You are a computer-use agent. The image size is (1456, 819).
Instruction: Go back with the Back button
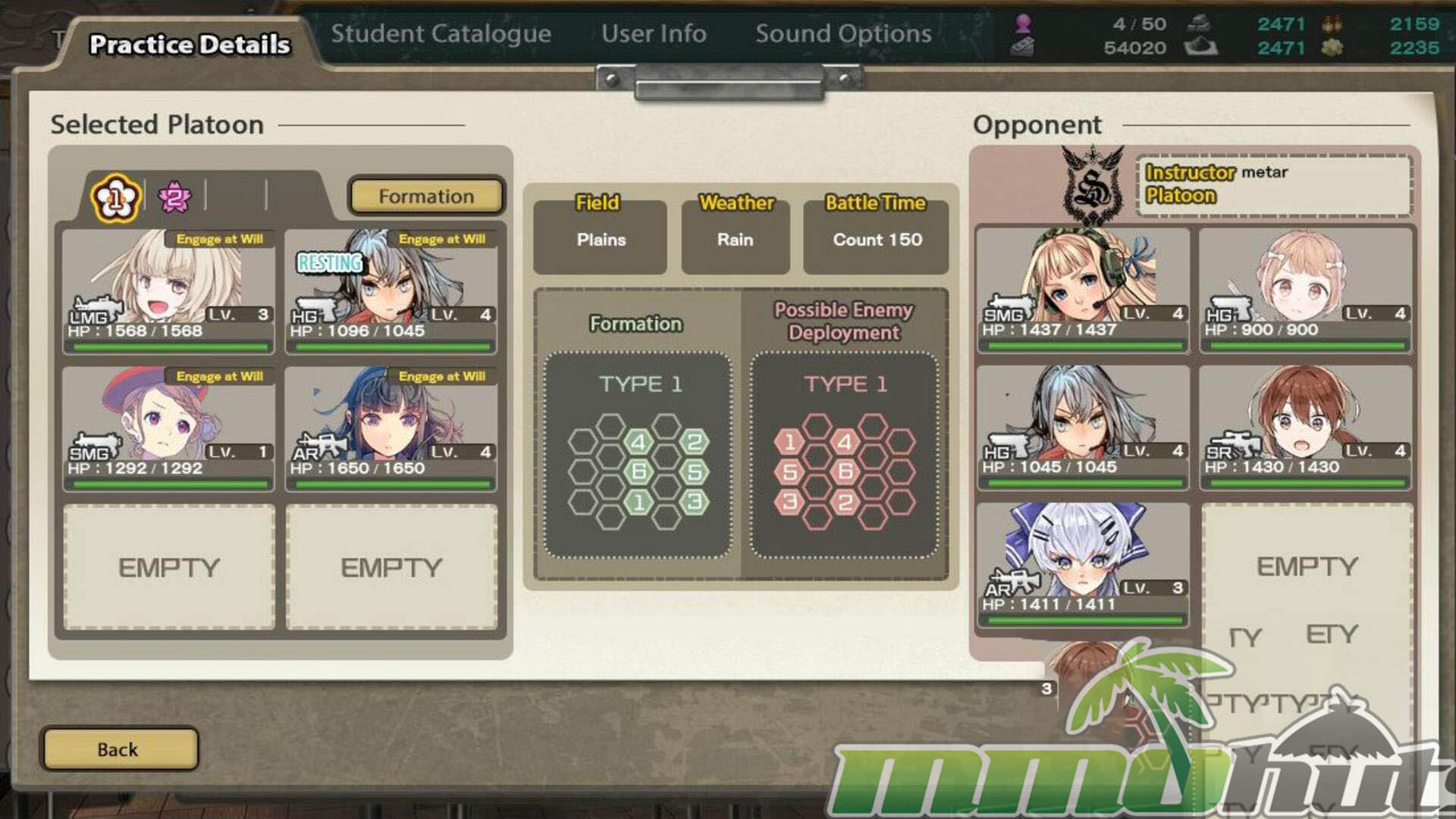(119, 749)
